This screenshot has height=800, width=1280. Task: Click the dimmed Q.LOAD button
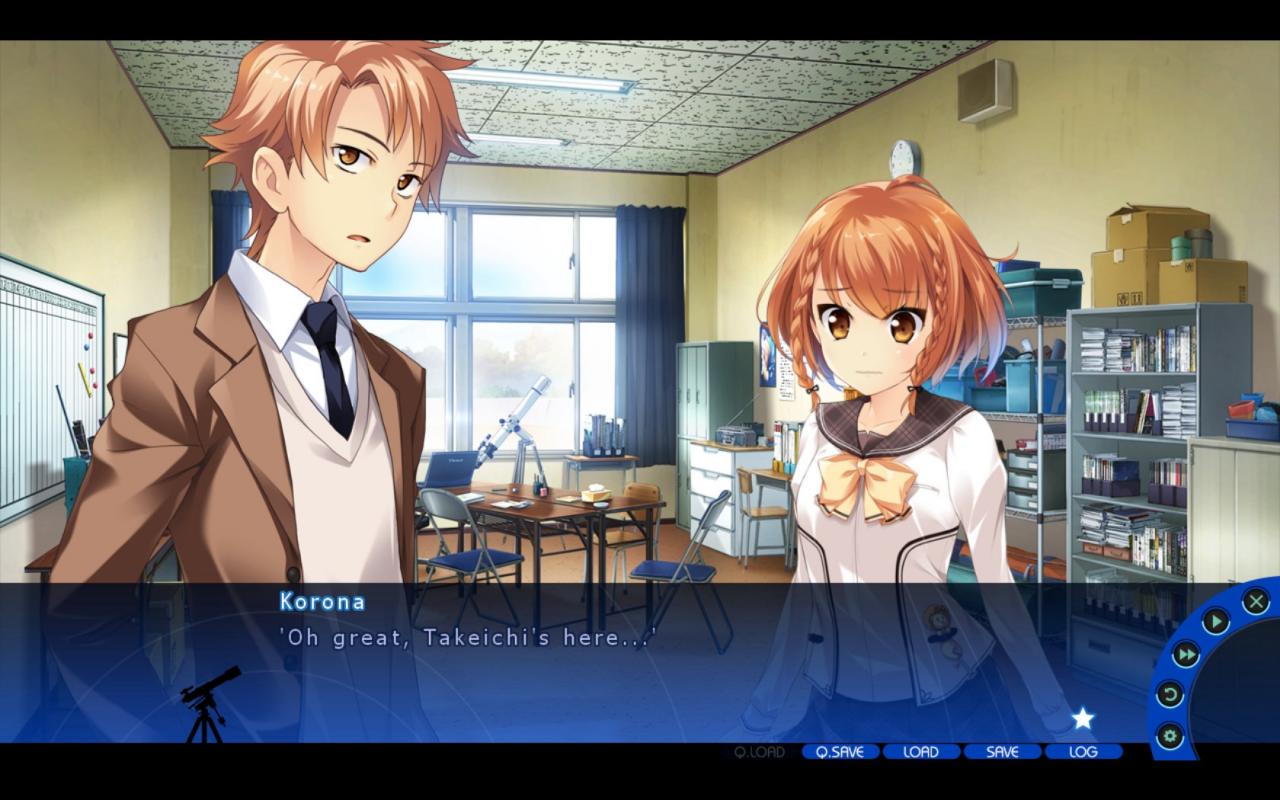pyautogui.click(x=759, y=752)
